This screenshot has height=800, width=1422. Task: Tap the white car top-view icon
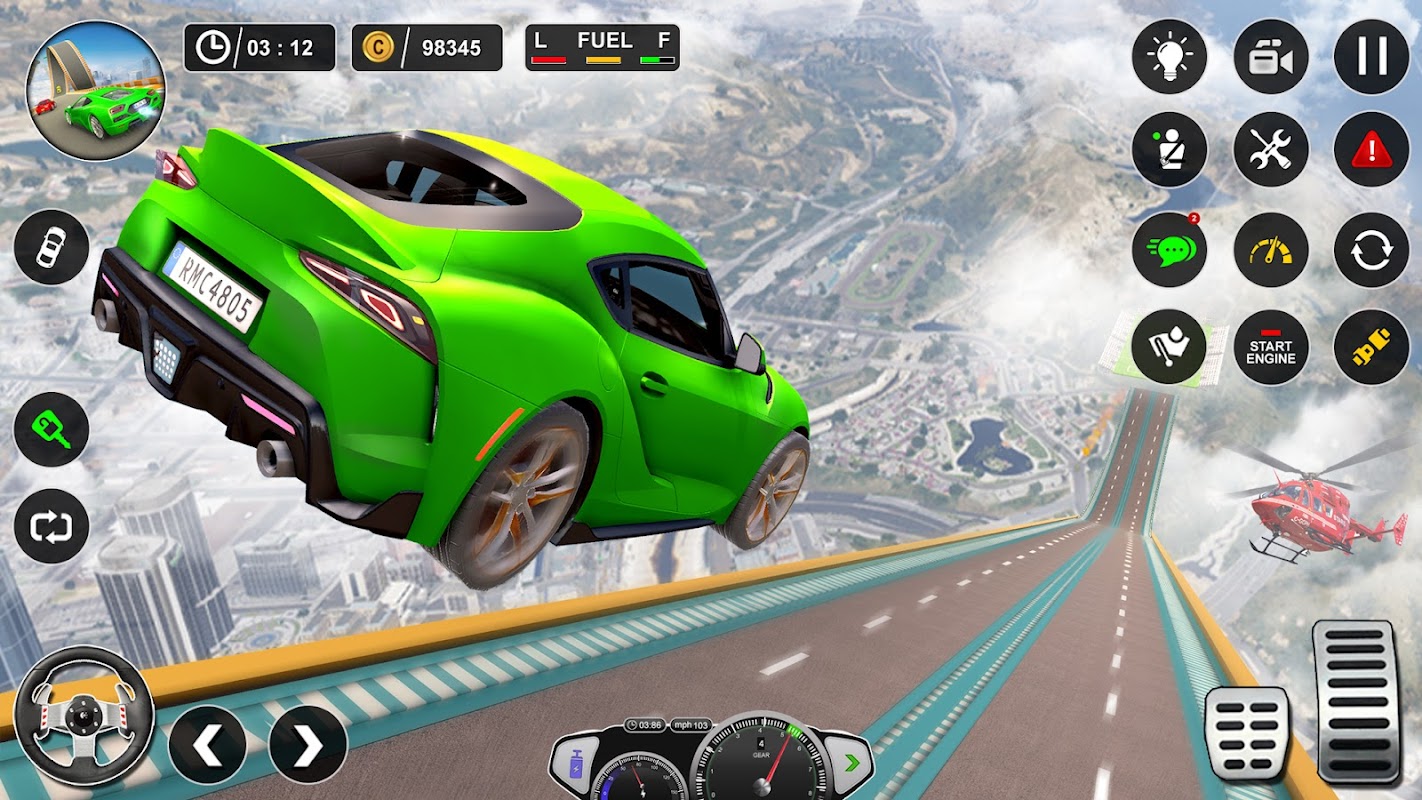coord(51,247)
